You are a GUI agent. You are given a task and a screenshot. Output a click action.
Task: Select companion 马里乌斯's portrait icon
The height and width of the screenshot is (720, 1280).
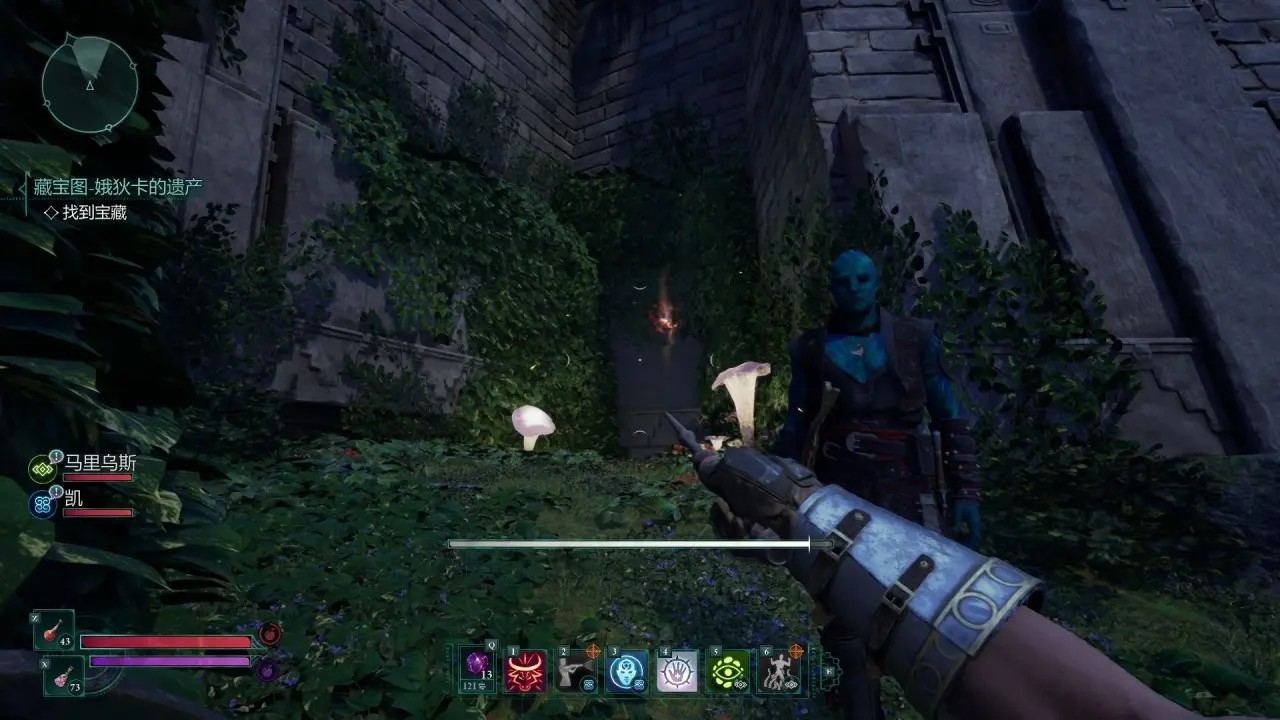pos(42,467)
